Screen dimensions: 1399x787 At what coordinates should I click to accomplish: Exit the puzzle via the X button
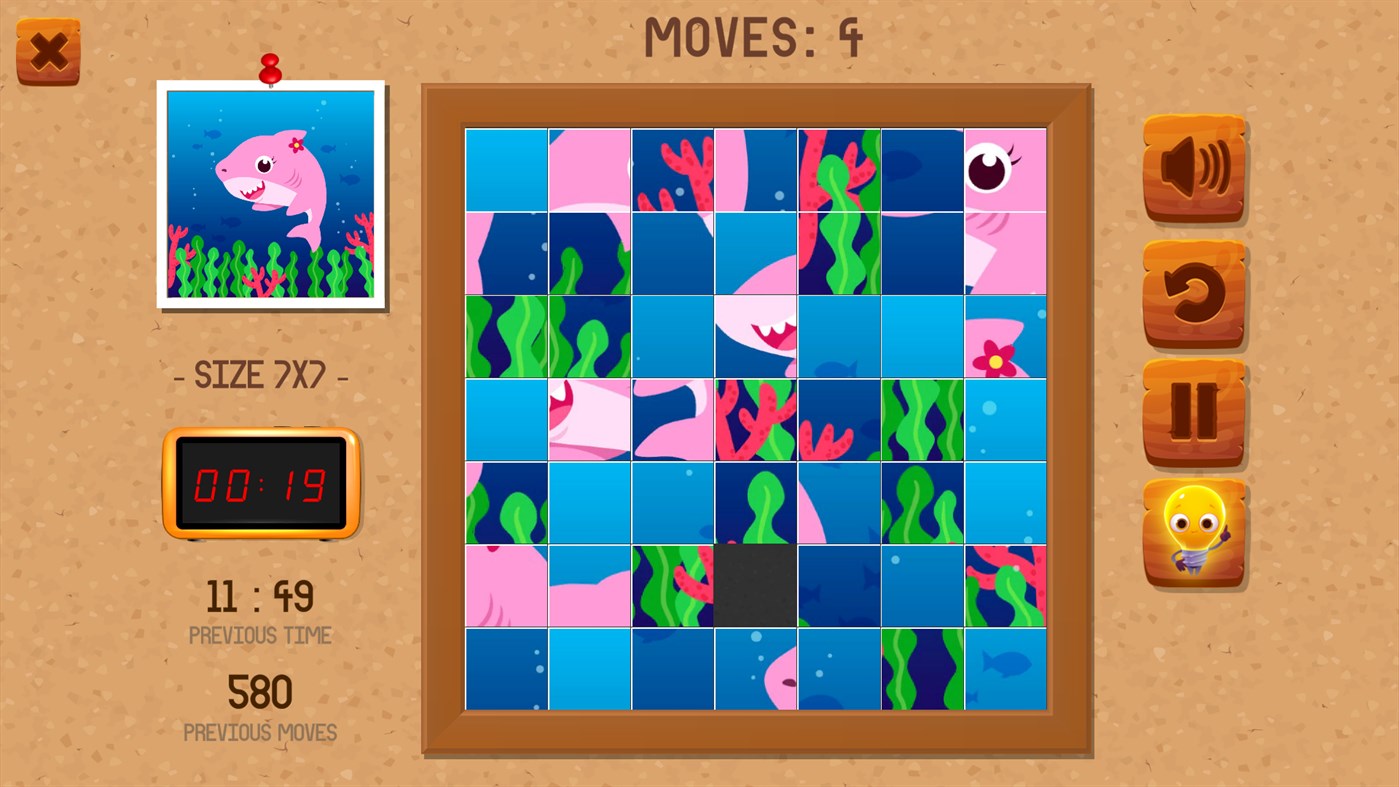(47, 48)
